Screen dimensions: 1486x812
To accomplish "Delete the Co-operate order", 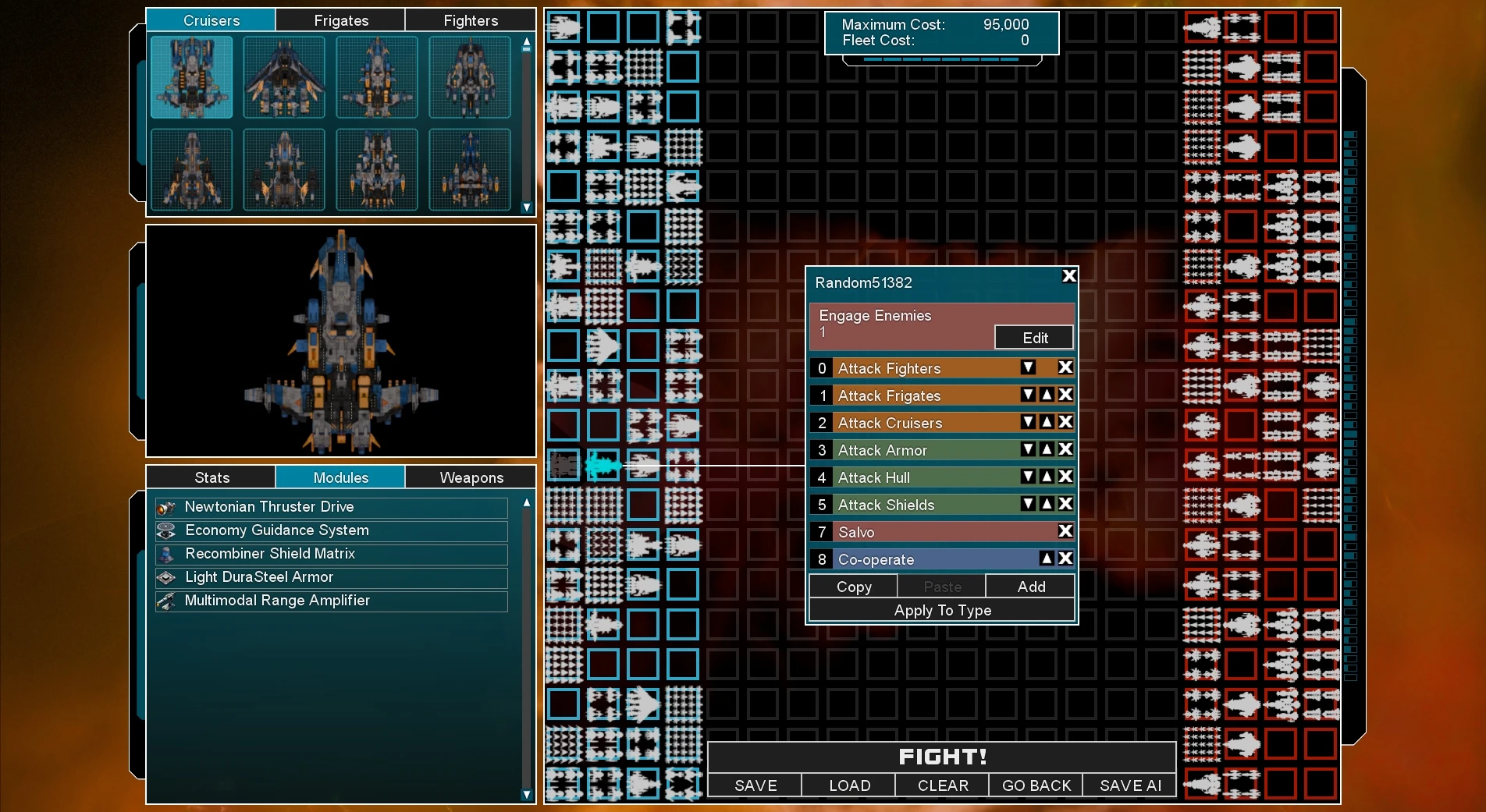I will point(1065,558).
